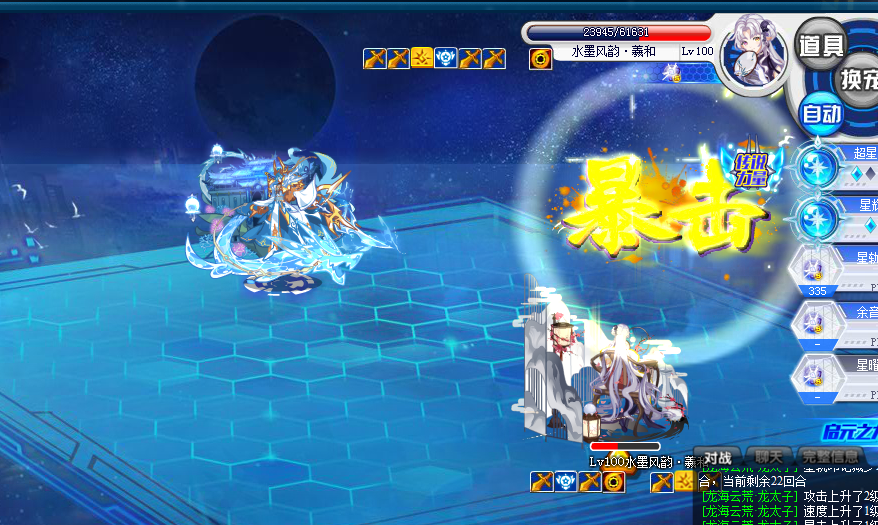The image size is (878, 525).
Task: Toggle 自动 auto battle mode
Action: tap(822, 113)
